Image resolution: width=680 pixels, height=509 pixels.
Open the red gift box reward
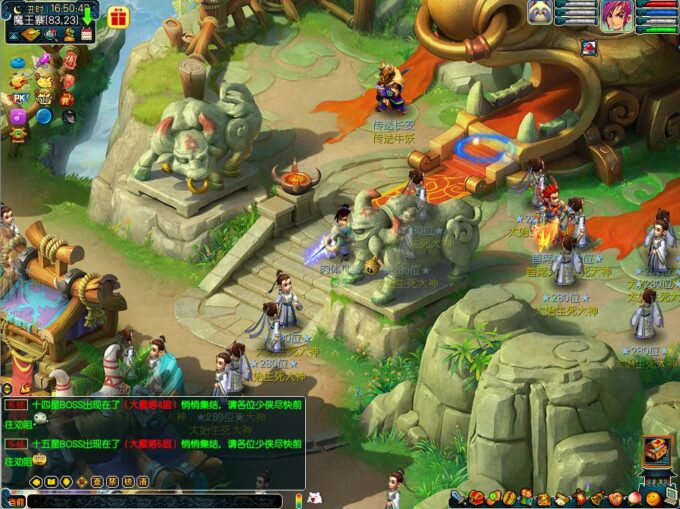point(118,17)
